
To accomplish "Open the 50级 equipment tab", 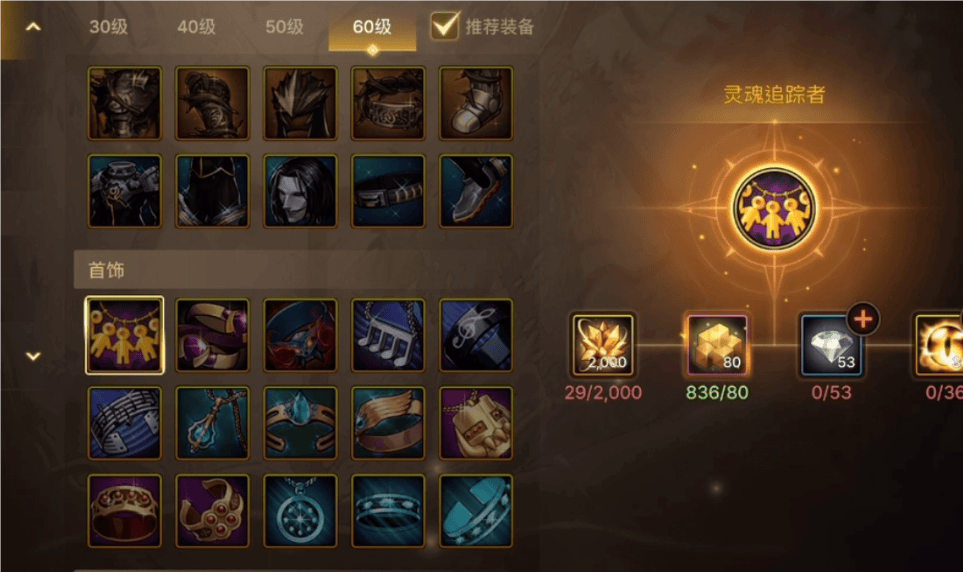I will coord(284,27).
